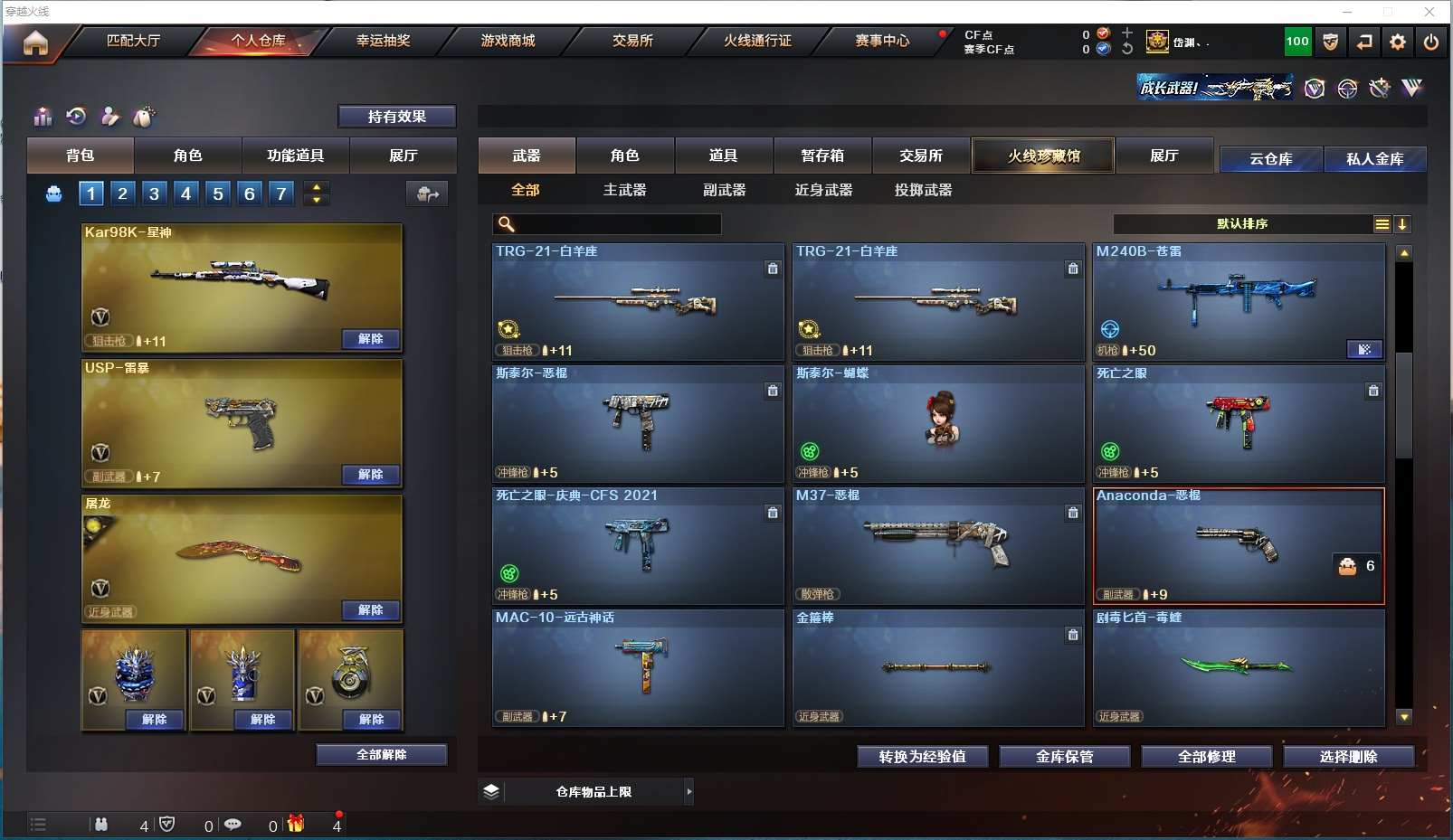The width and height of the screenshot is (1453, 840).
Task: Close the game window
Action: (1429, 12)
